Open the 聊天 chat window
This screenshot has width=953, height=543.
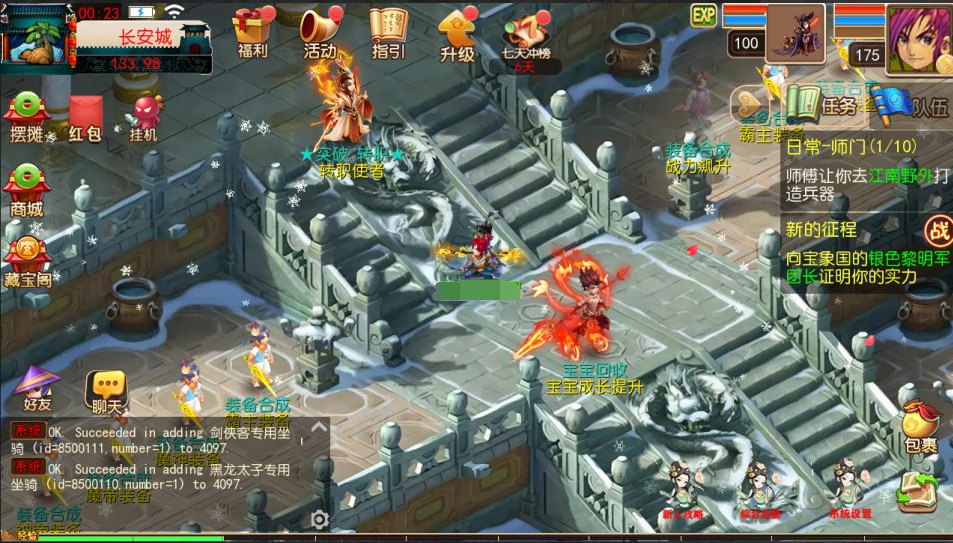coord(106,390)
